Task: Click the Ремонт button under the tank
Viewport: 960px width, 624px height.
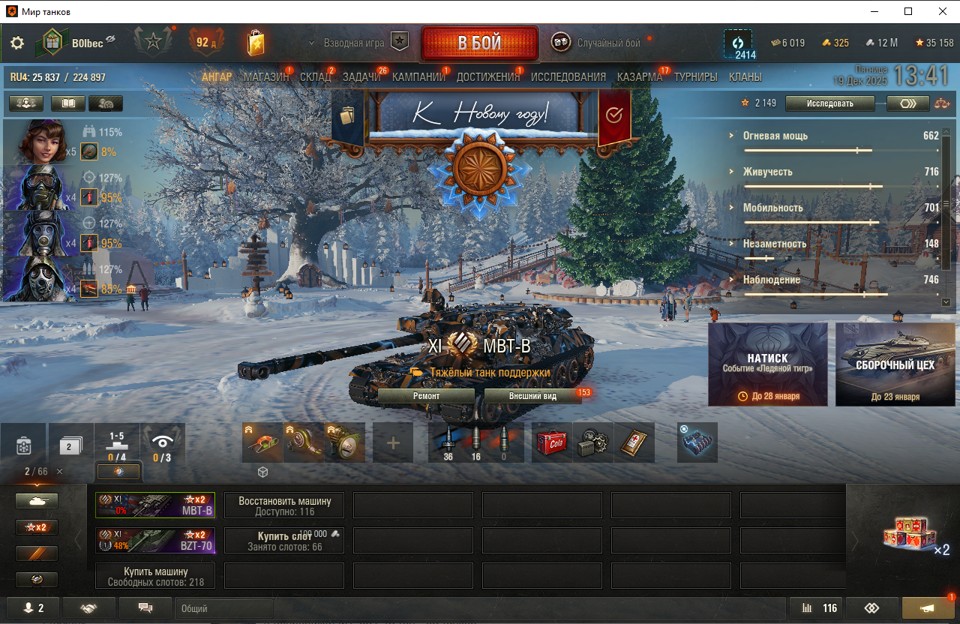Action: [426, 395]
